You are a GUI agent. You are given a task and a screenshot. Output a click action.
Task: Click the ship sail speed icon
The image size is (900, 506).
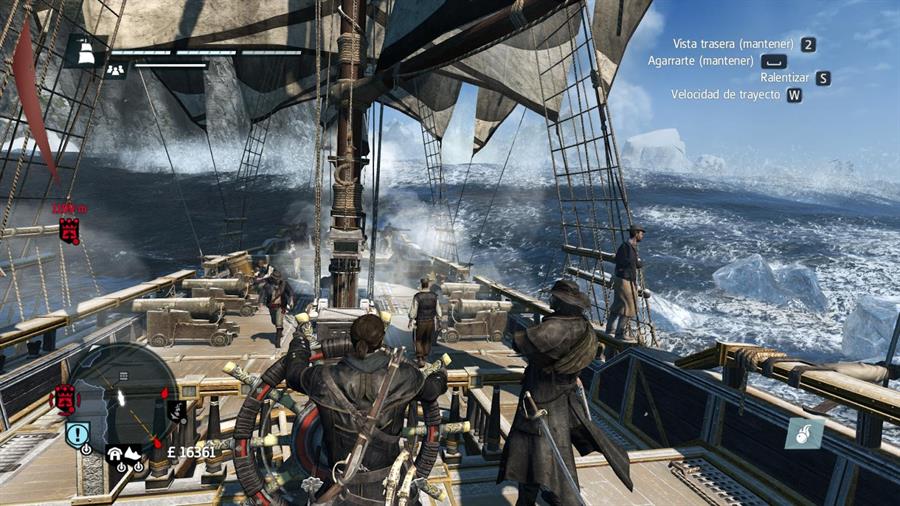86,50
